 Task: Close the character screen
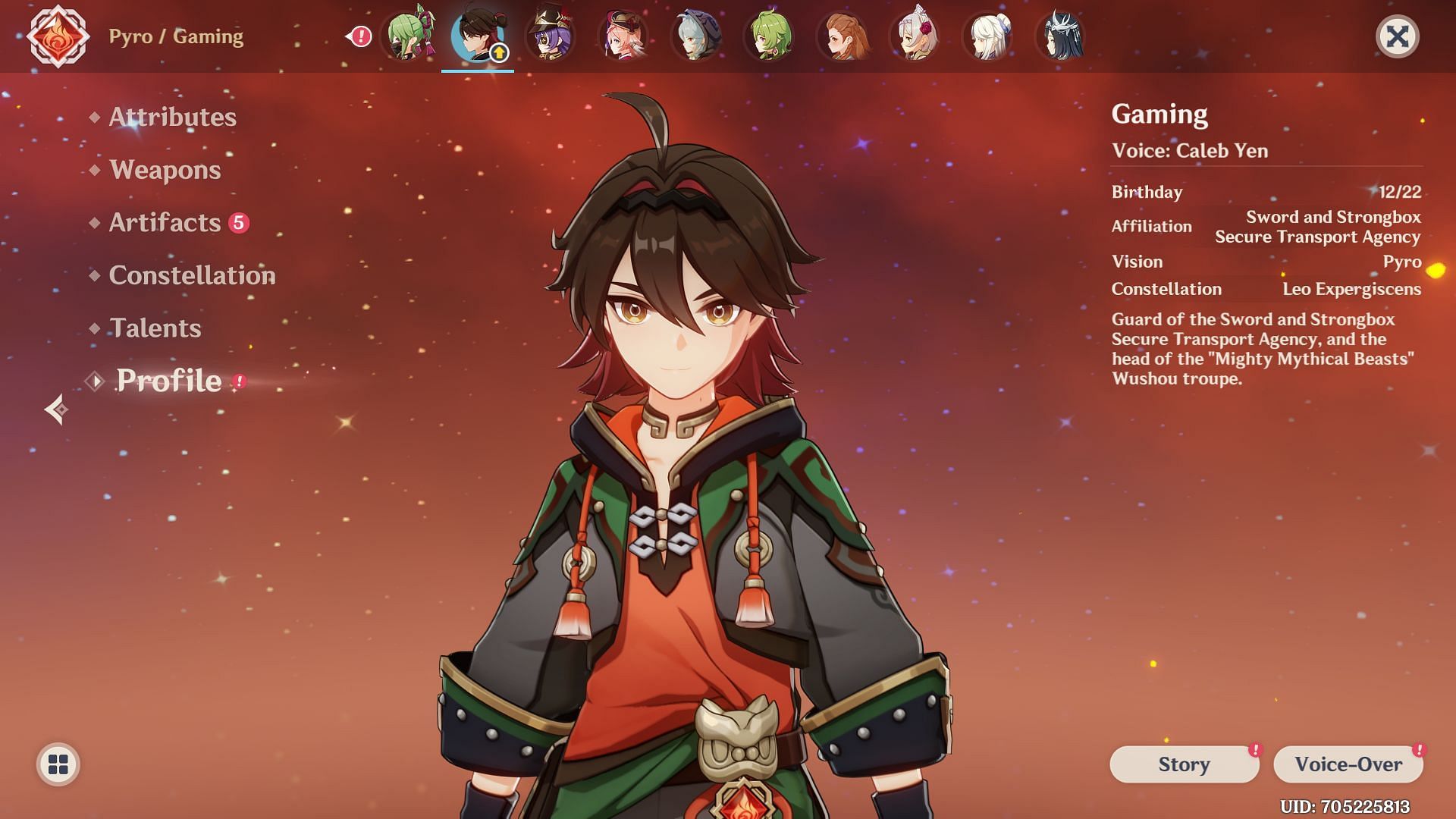tap(1397, 36)
